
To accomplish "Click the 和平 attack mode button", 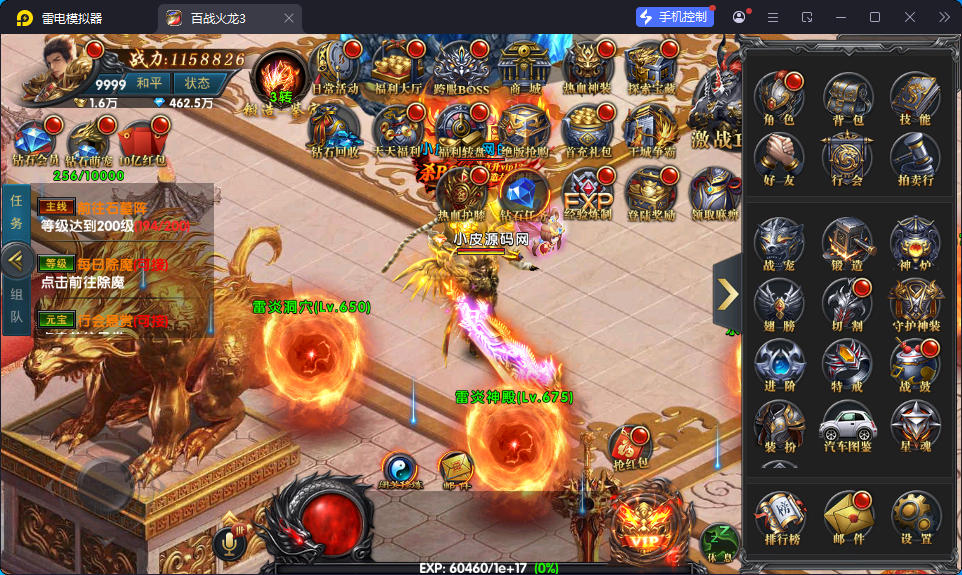I will [x=149, y=83].
